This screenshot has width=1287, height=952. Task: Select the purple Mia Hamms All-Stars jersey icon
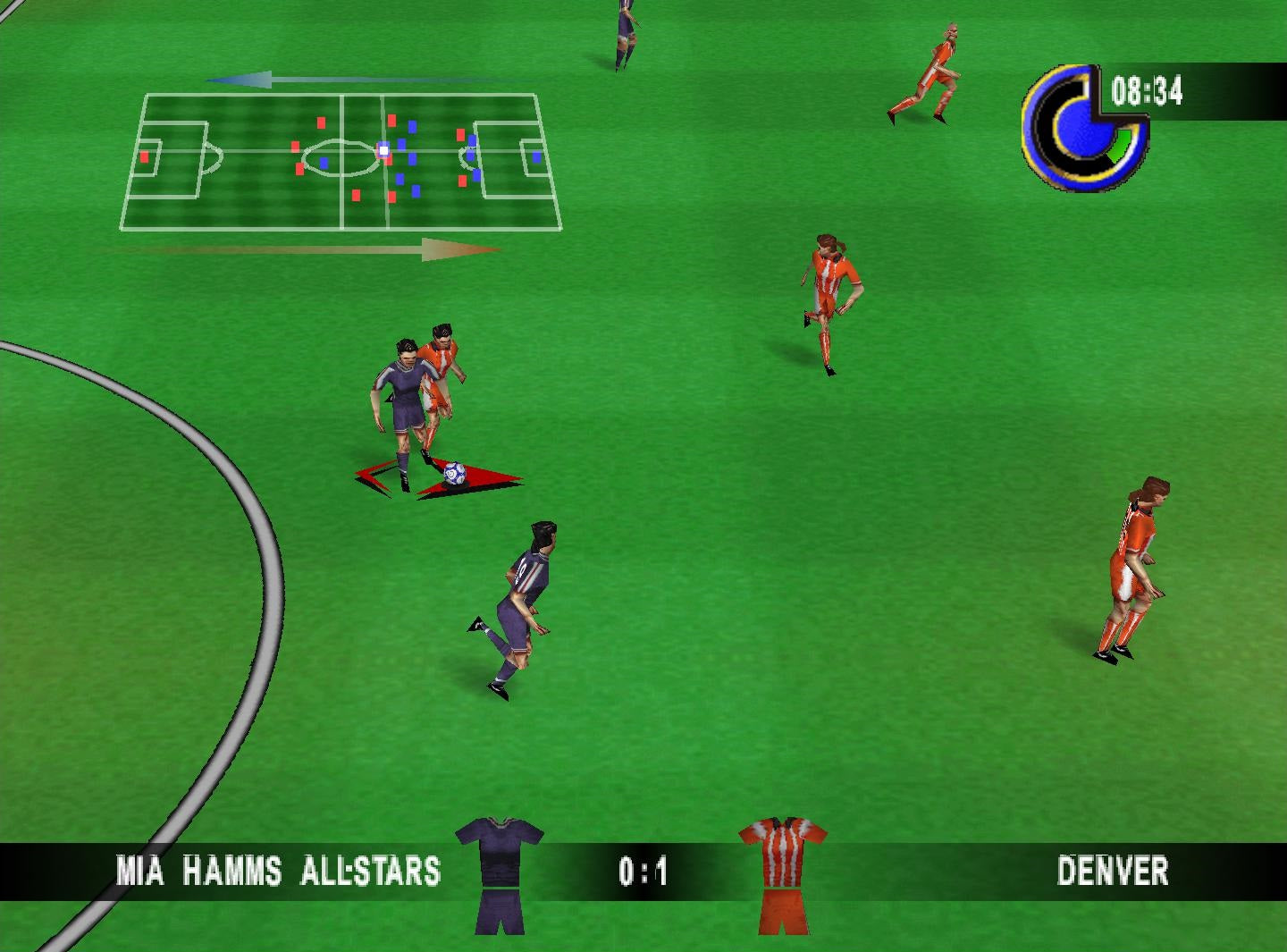[499, 872]
